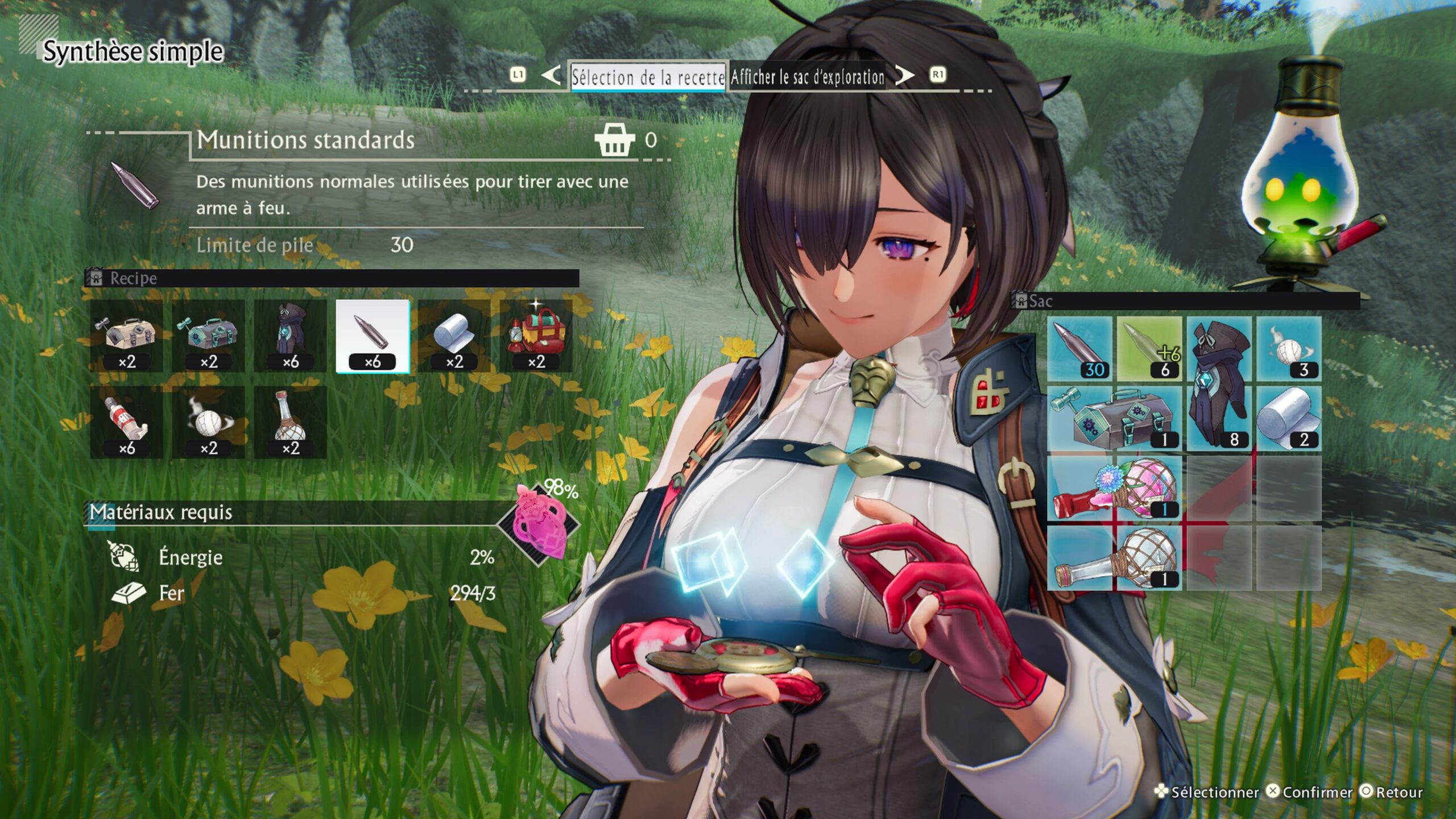
Task: Select the red and white canister recipe
Action: (x=126, y=423)
